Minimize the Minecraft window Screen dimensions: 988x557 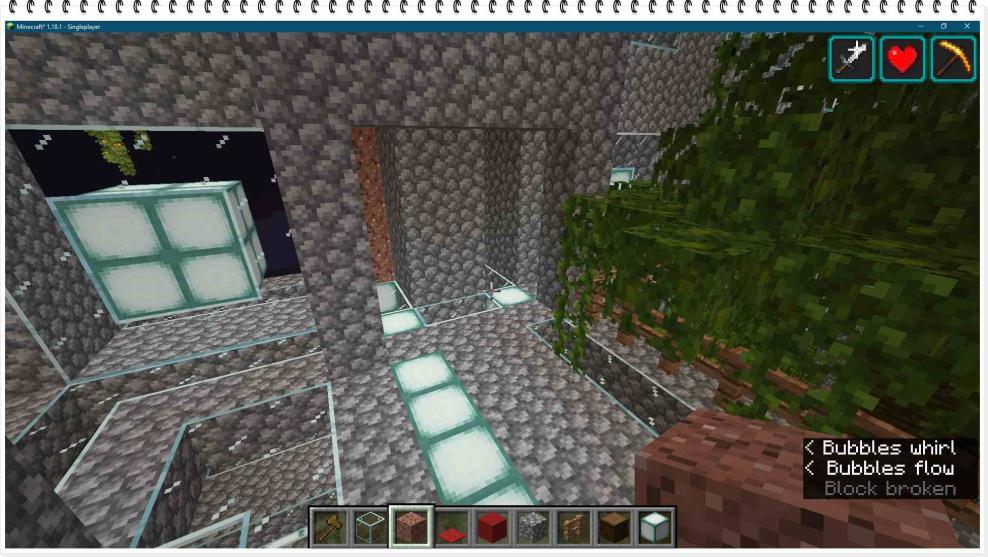[x=920, y=26]
